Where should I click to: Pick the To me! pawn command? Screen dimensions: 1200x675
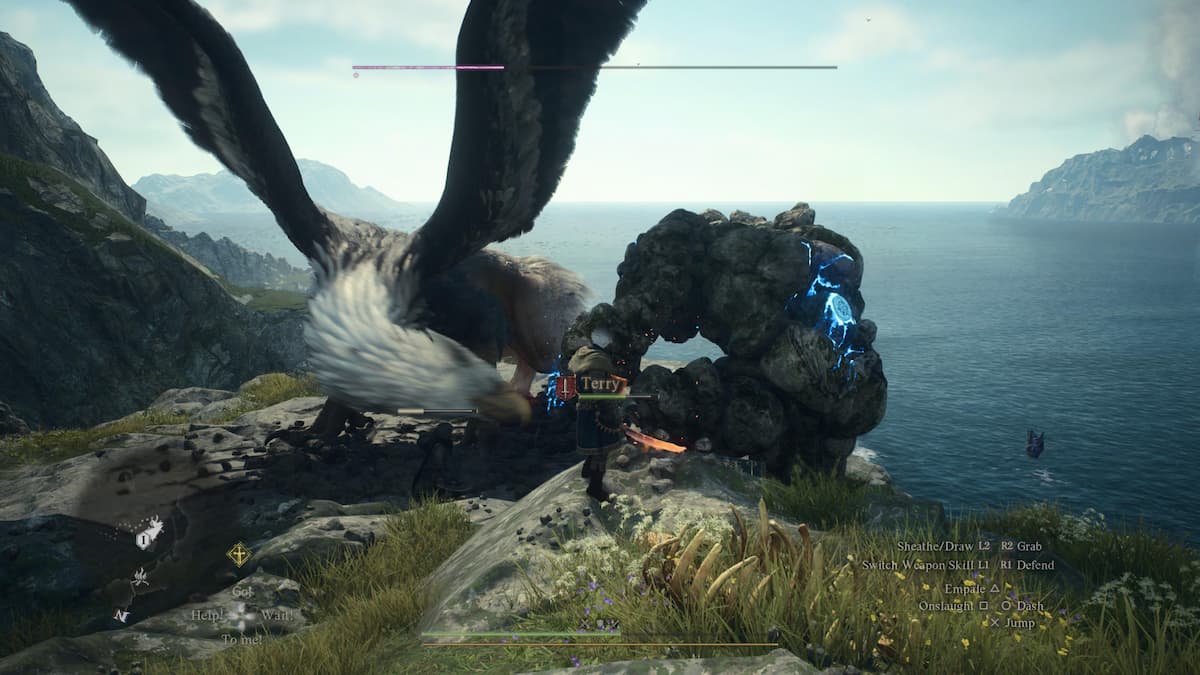pyautogui.click(x=242, y=639)
